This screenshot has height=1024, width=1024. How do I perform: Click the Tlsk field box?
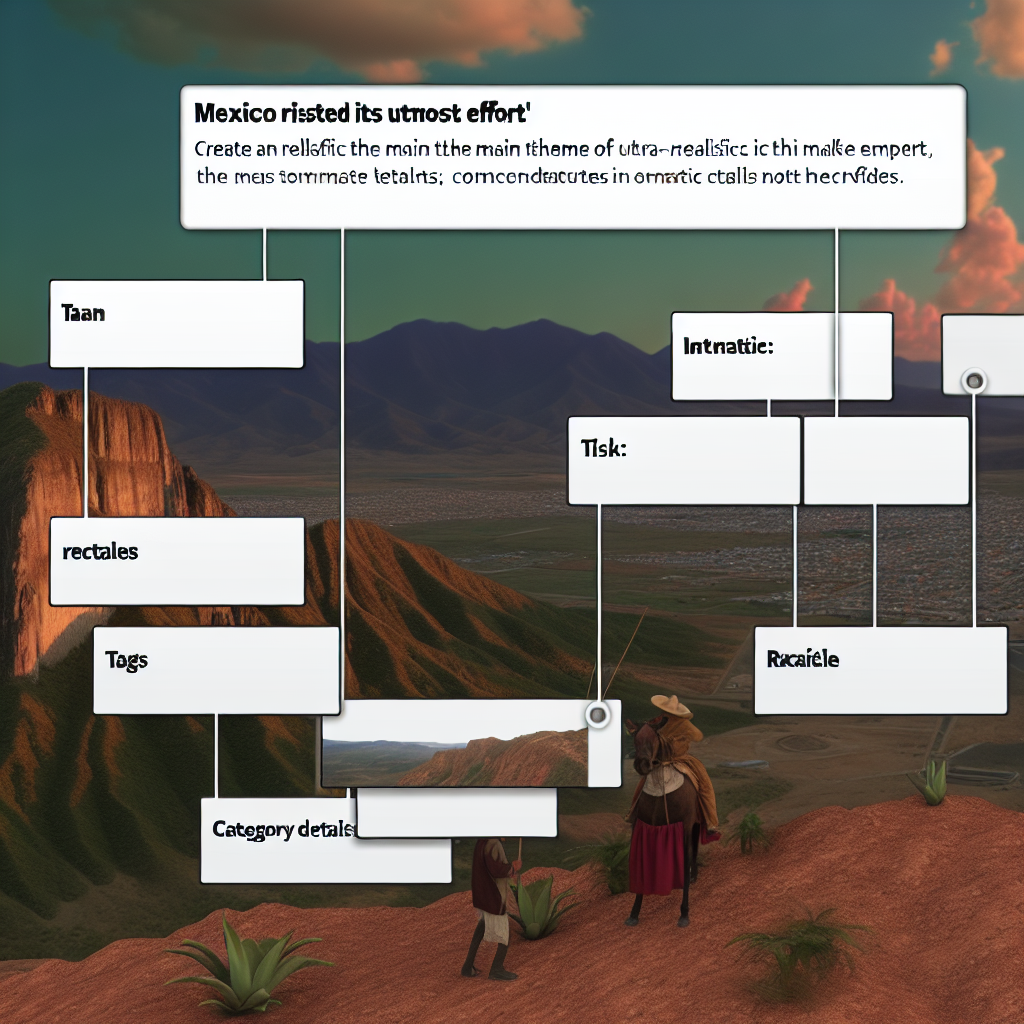(x=683, y=460)
